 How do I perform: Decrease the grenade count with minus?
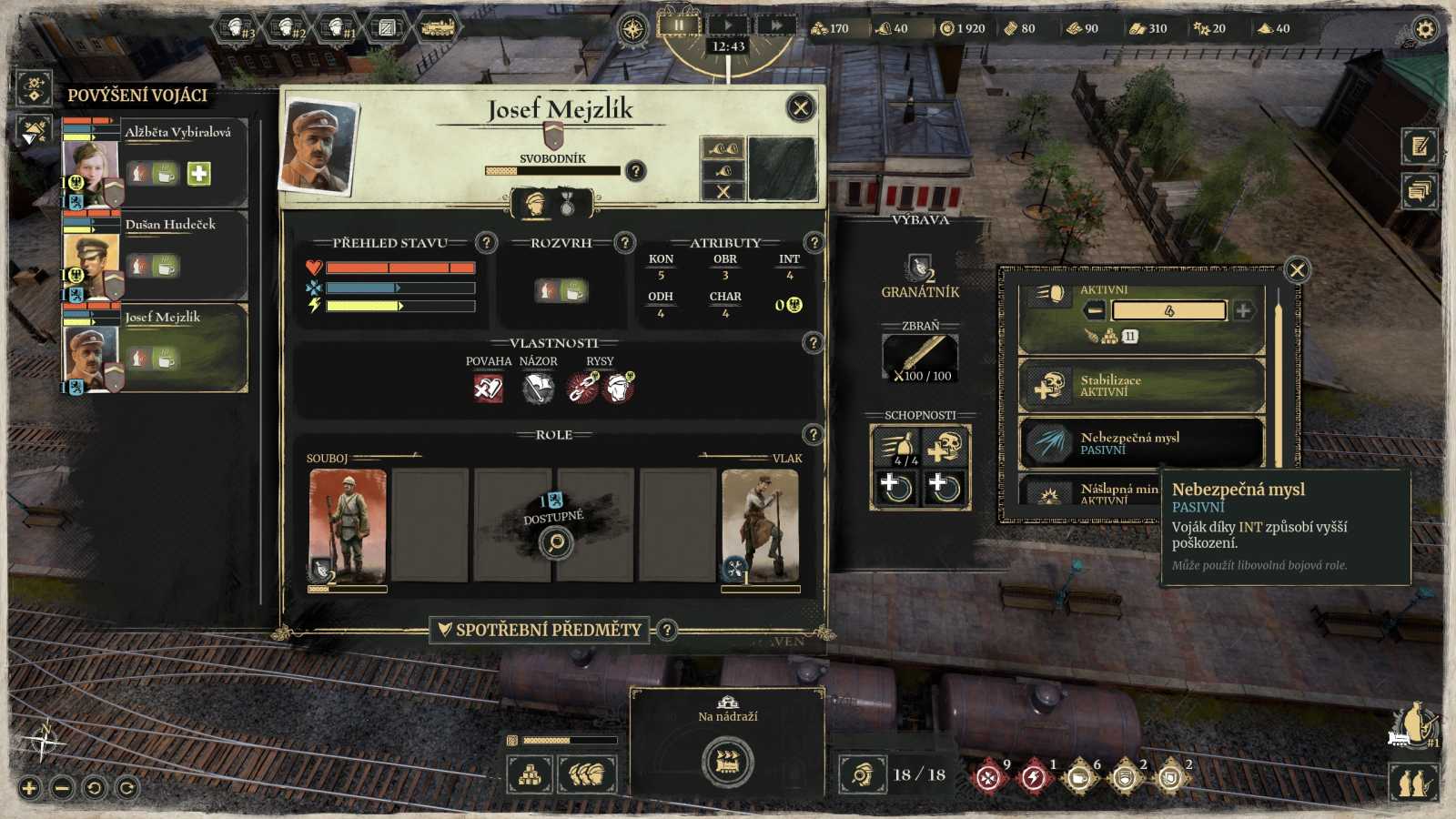1096,310
